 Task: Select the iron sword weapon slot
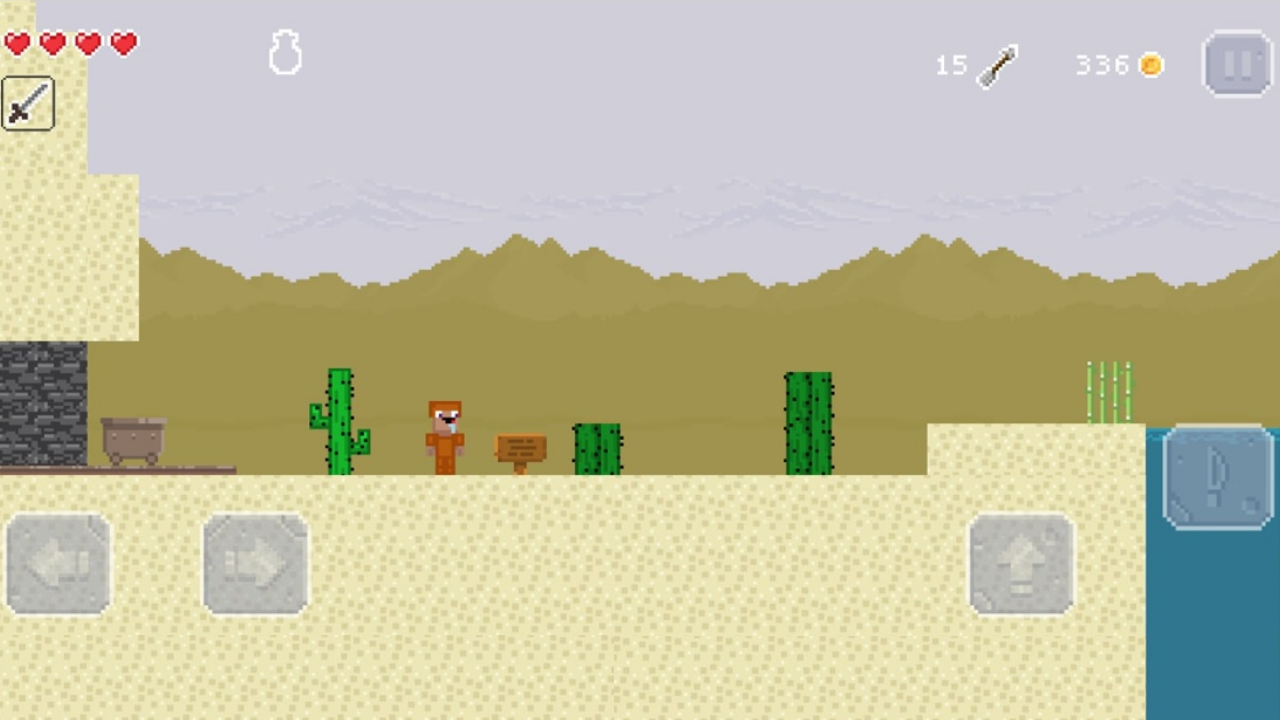point(27,105)
